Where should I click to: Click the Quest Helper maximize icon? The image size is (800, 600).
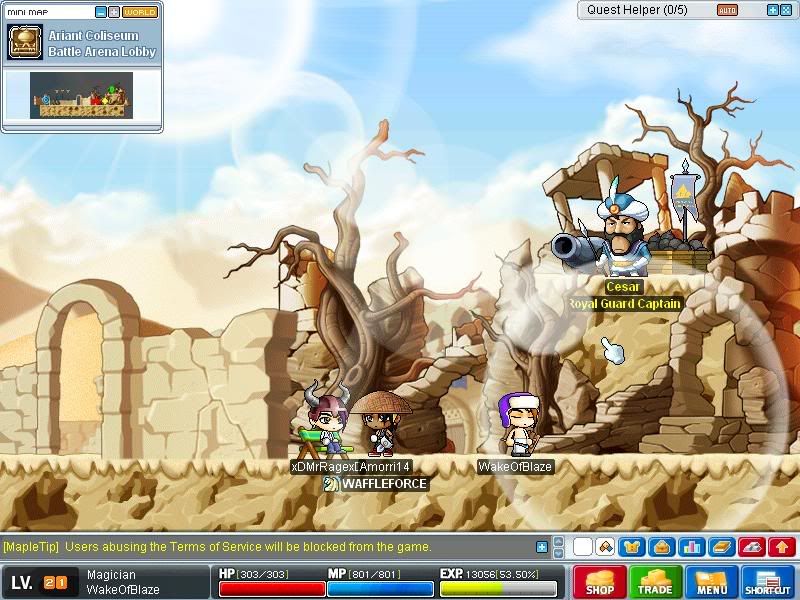(786, 10)
